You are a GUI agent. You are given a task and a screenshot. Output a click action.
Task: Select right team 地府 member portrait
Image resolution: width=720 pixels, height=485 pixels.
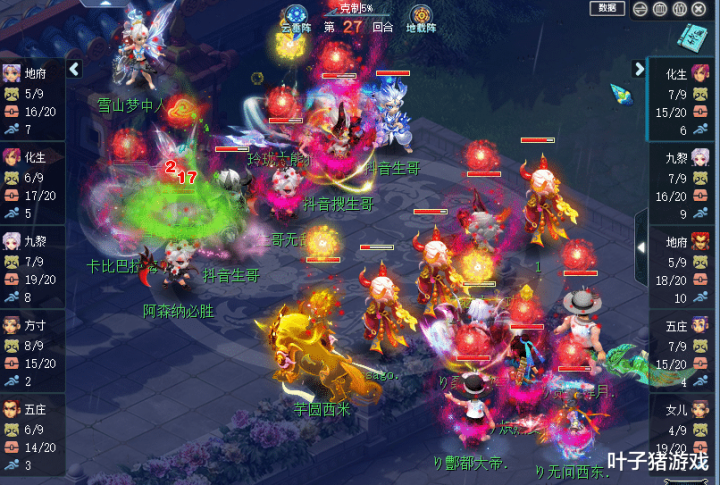click(704, 241)
